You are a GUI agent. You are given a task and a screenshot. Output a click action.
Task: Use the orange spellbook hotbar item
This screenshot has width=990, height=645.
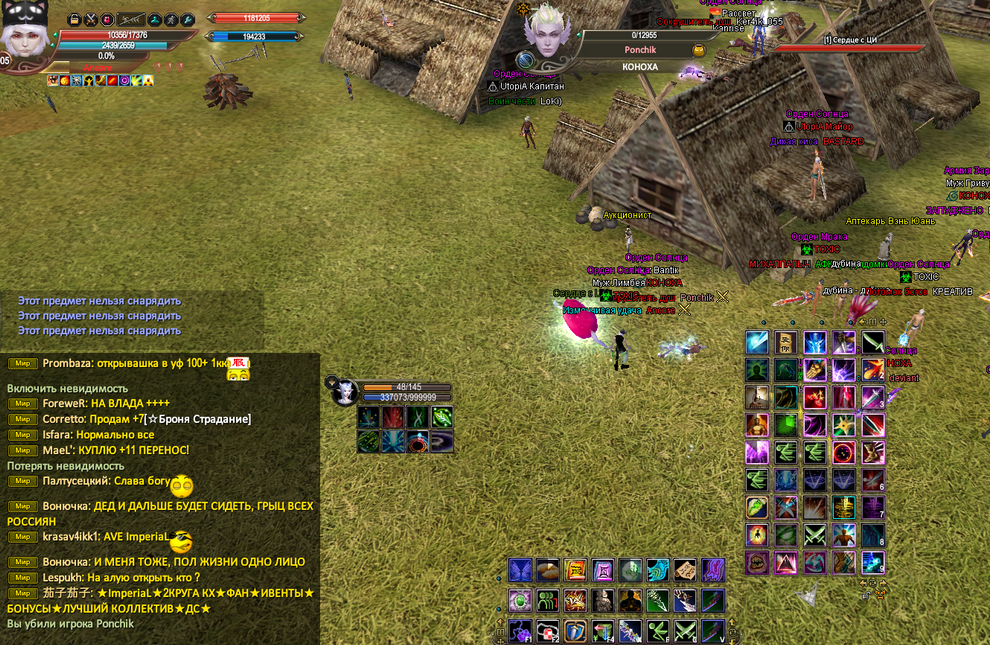click(x=576, y=571)
